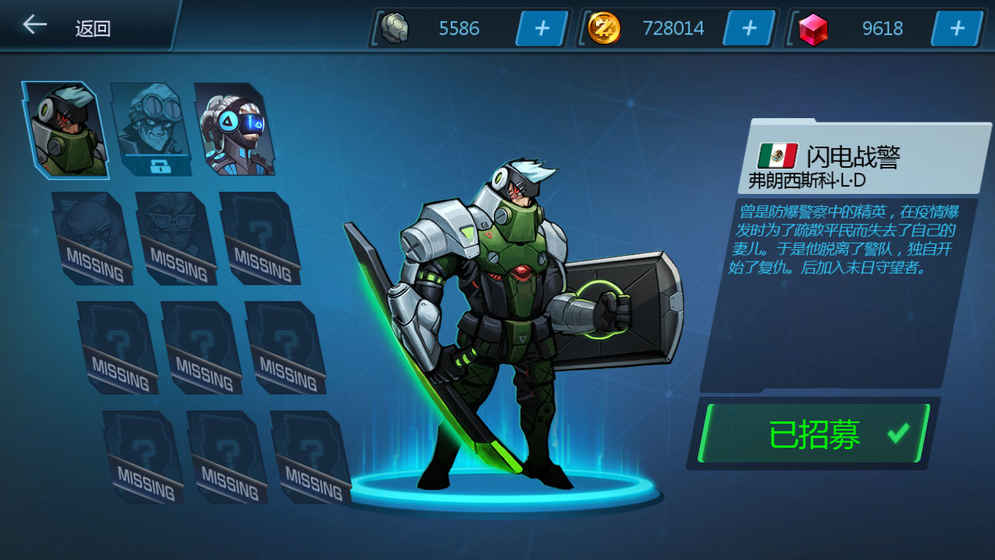Add more gold coins
The width and height of the screenshot is (995, 560).
749,28
